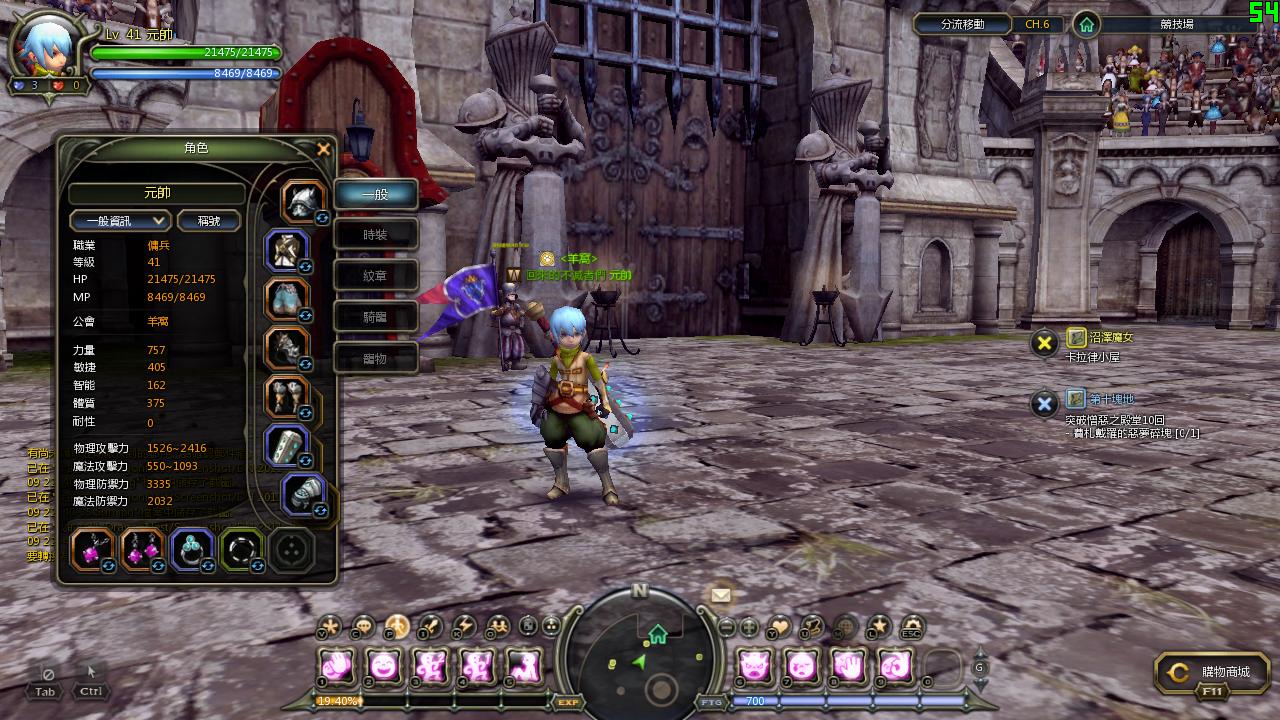1280x720 pixels.
Task: Switch to the 時裝 tab
Action: (375, 235)
